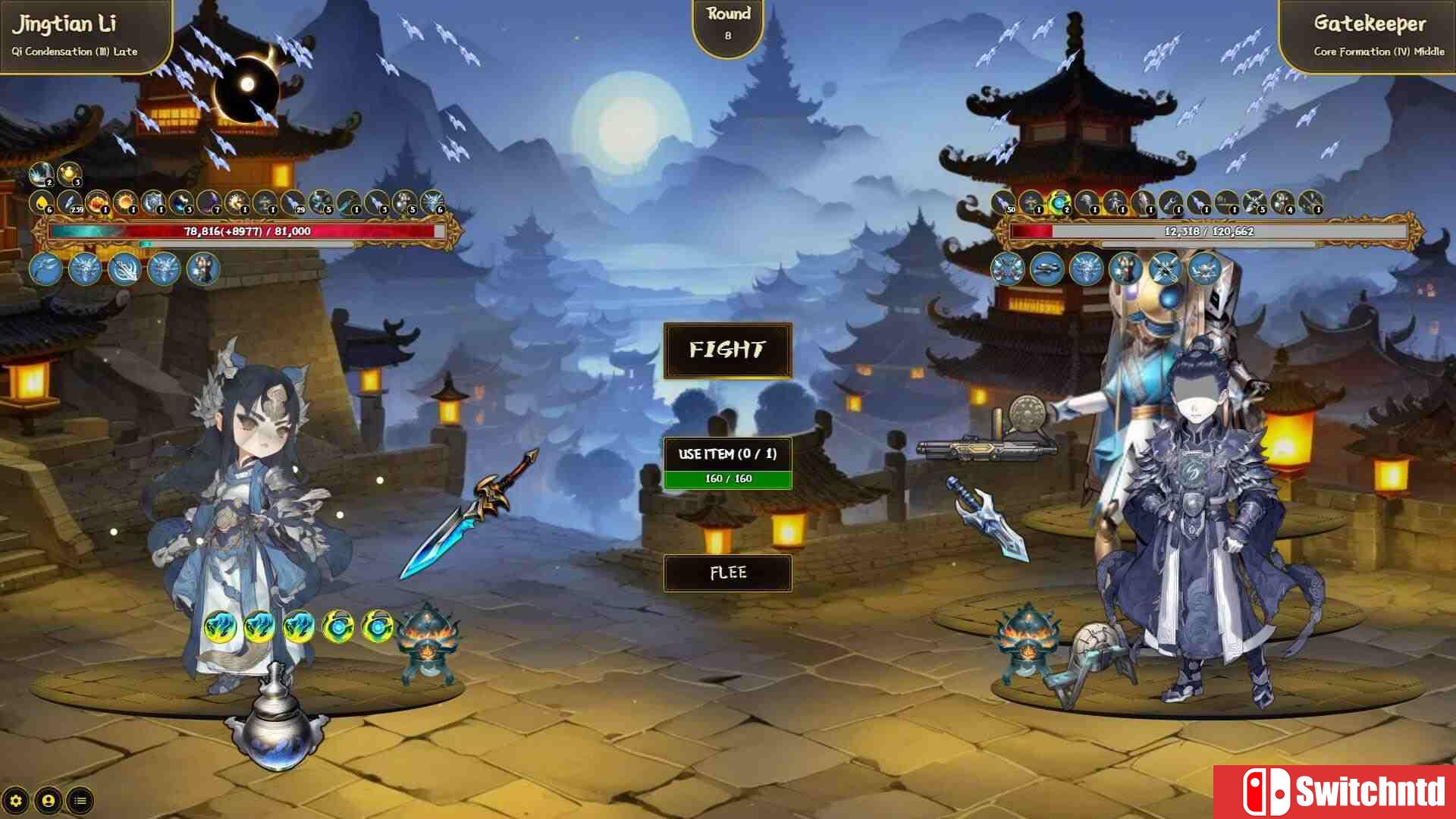The image size is (1456, 819).
Task: Select Gatekeeper's crossed swords skill icon
Action: pos(1166,270)
